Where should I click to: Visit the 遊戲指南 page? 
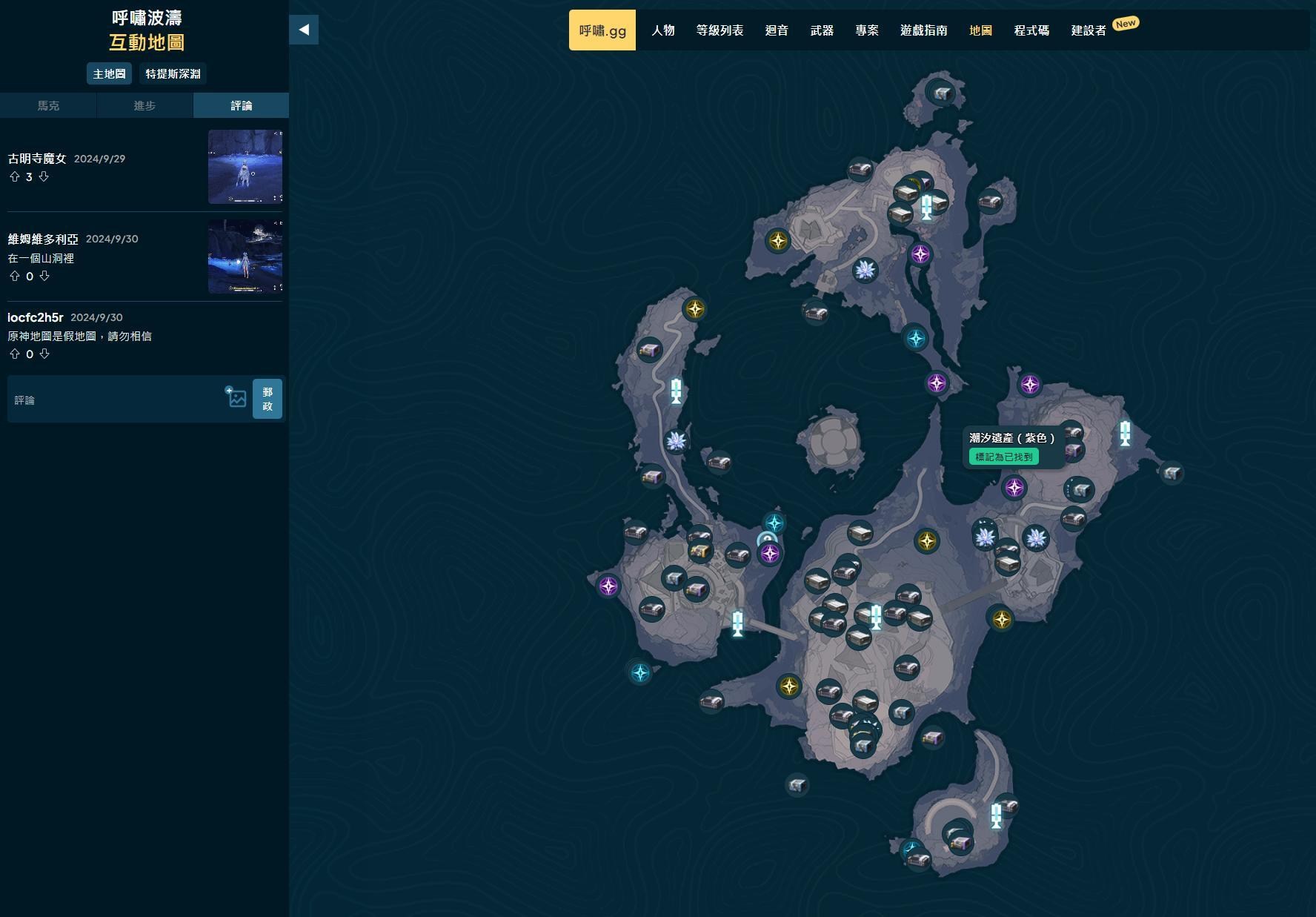point(923,30)
